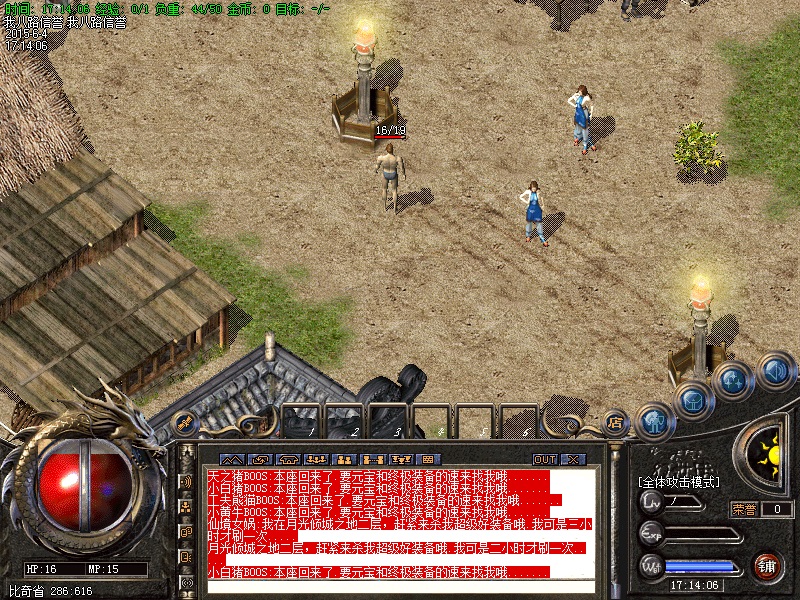The height and width of the screenshot is (600, 800).
Task: Change the 全体攻击模式 attack mode label
Action: click(x=681, y=482)
